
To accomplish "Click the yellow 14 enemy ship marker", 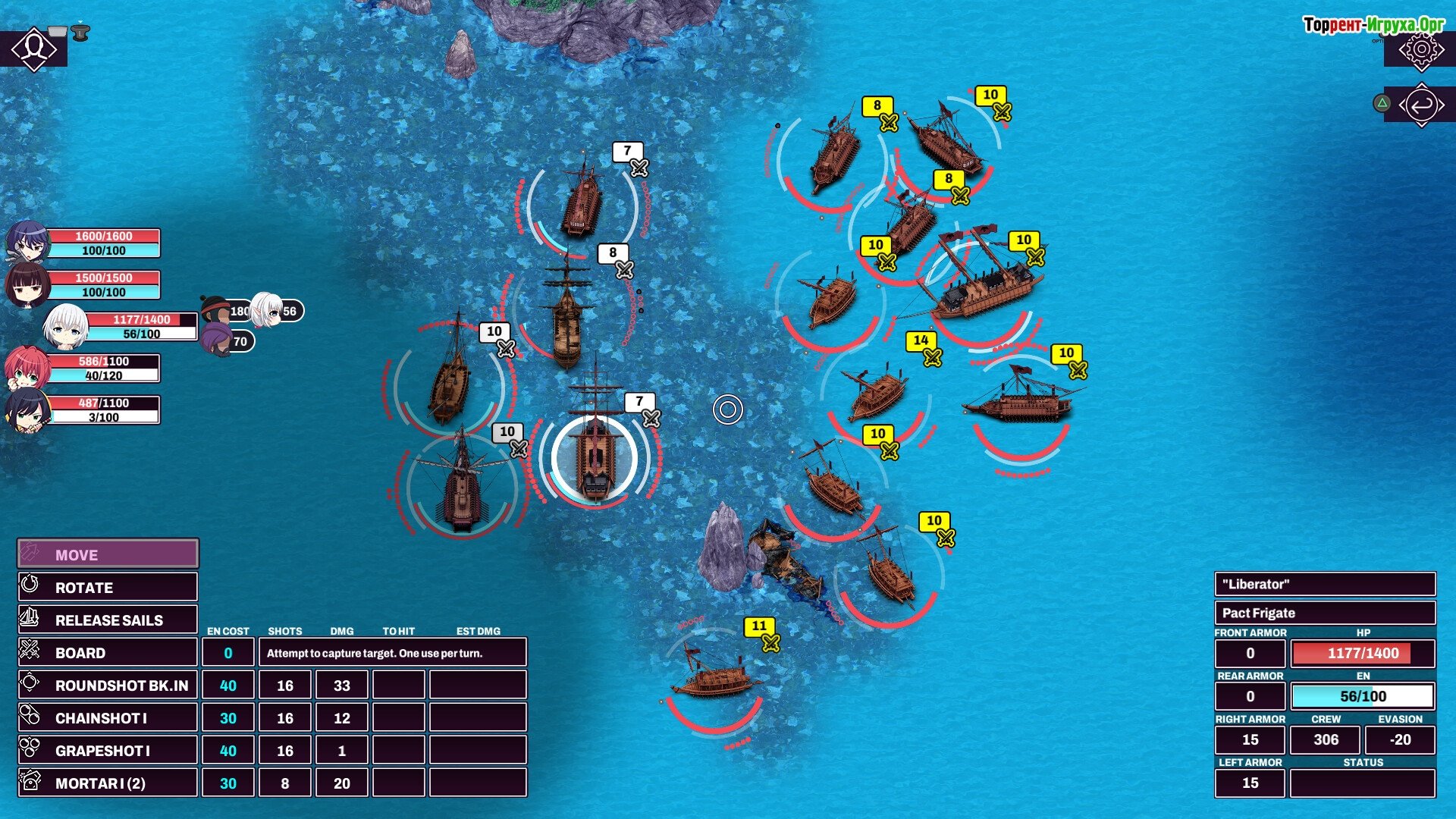I will point(922,342).
